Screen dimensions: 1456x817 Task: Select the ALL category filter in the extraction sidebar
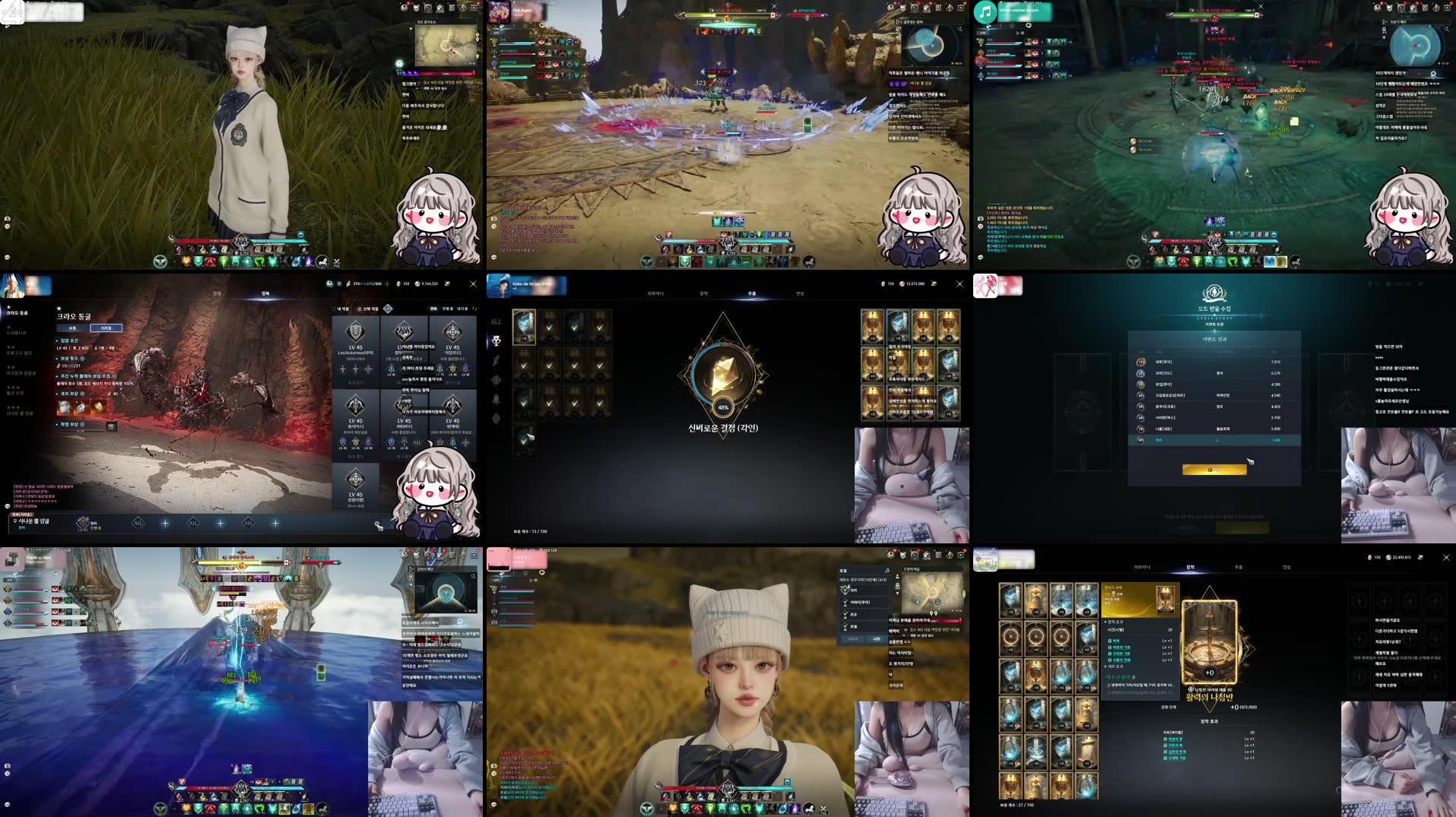coord(496,321)
